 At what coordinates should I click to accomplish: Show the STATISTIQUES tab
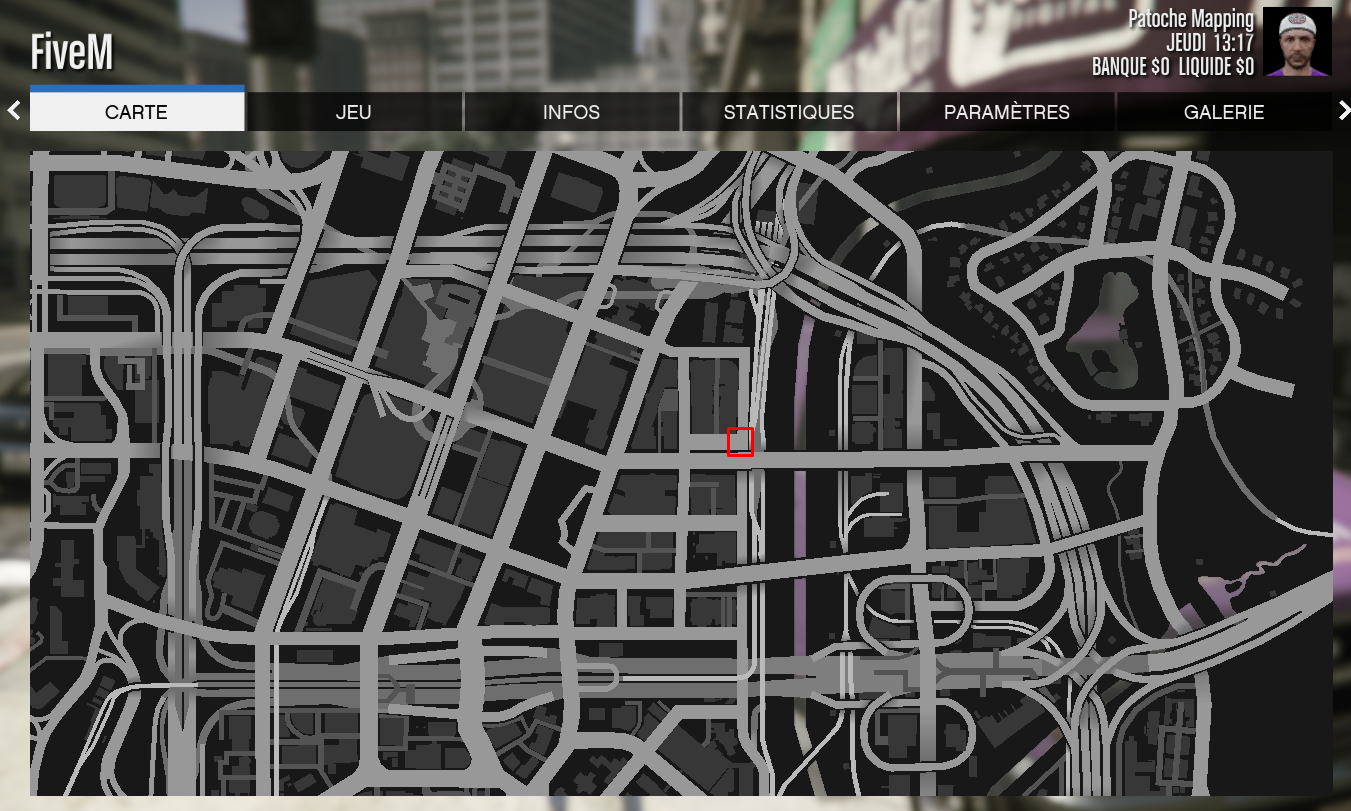[x=789, y=112]
